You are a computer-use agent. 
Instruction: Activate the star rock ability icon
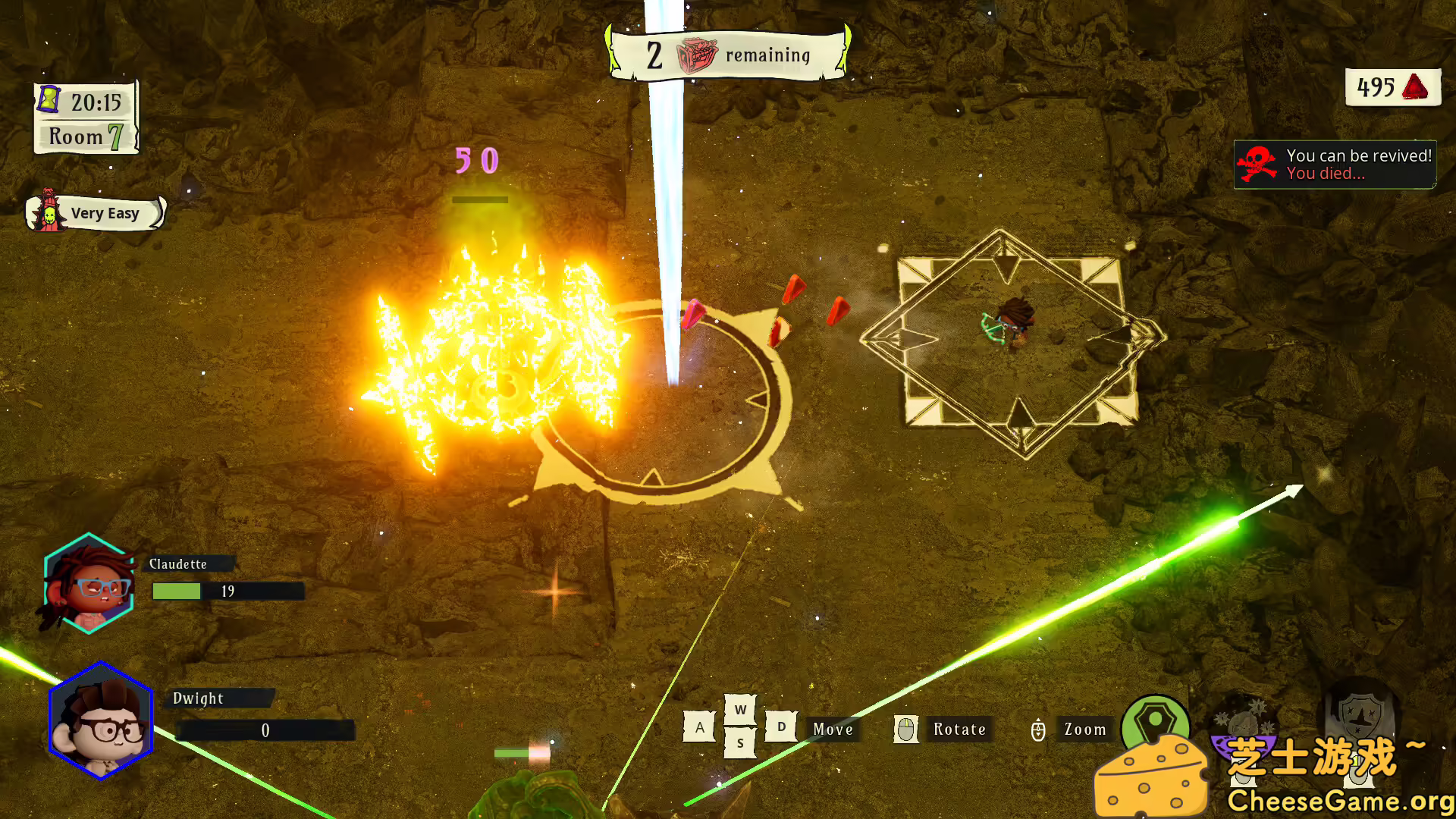click(1243, 720)
